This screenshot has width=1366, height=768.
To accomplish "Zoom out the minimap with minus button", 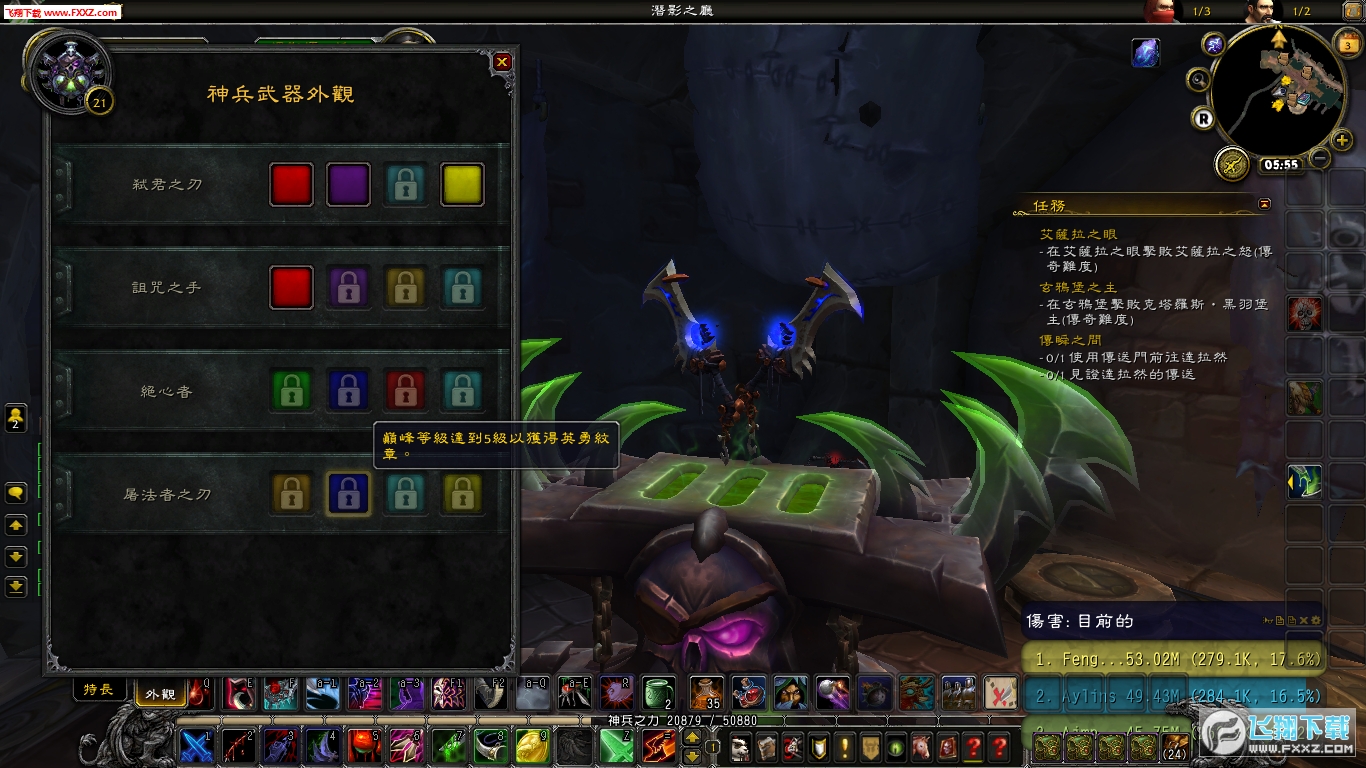I will pyautogui.click(x=1320, y=158).
